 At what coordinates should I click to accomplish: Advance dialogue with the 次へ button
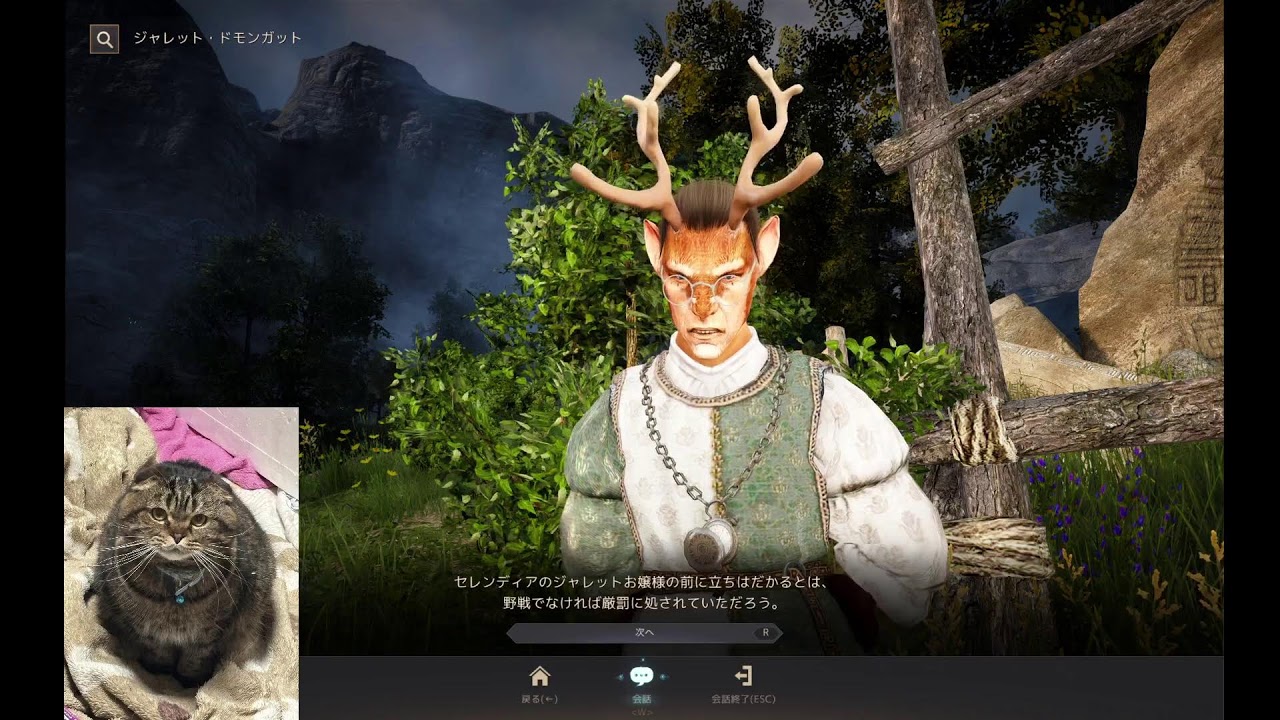643,632
